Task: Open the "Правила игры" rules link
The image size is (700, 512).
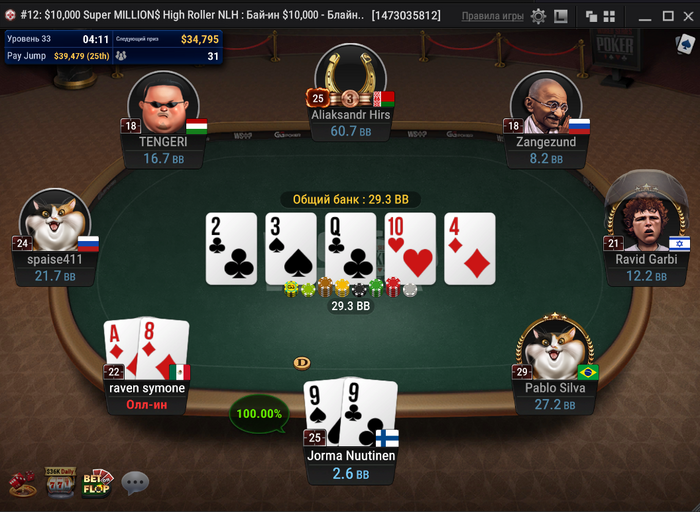Action: click(492, 16)
